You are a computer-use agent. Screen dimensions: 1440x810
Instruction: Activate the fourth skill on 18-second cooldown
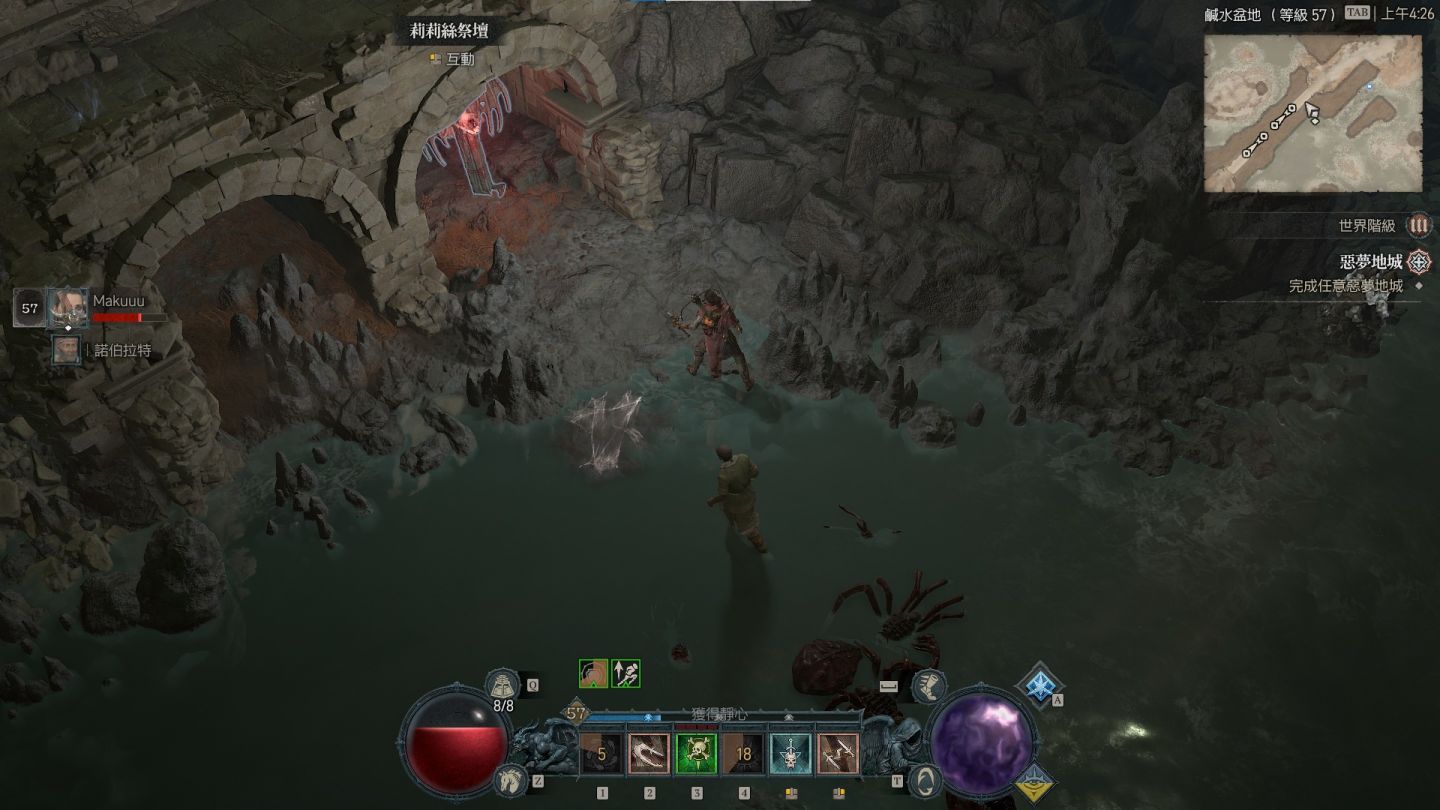(744, 753)
